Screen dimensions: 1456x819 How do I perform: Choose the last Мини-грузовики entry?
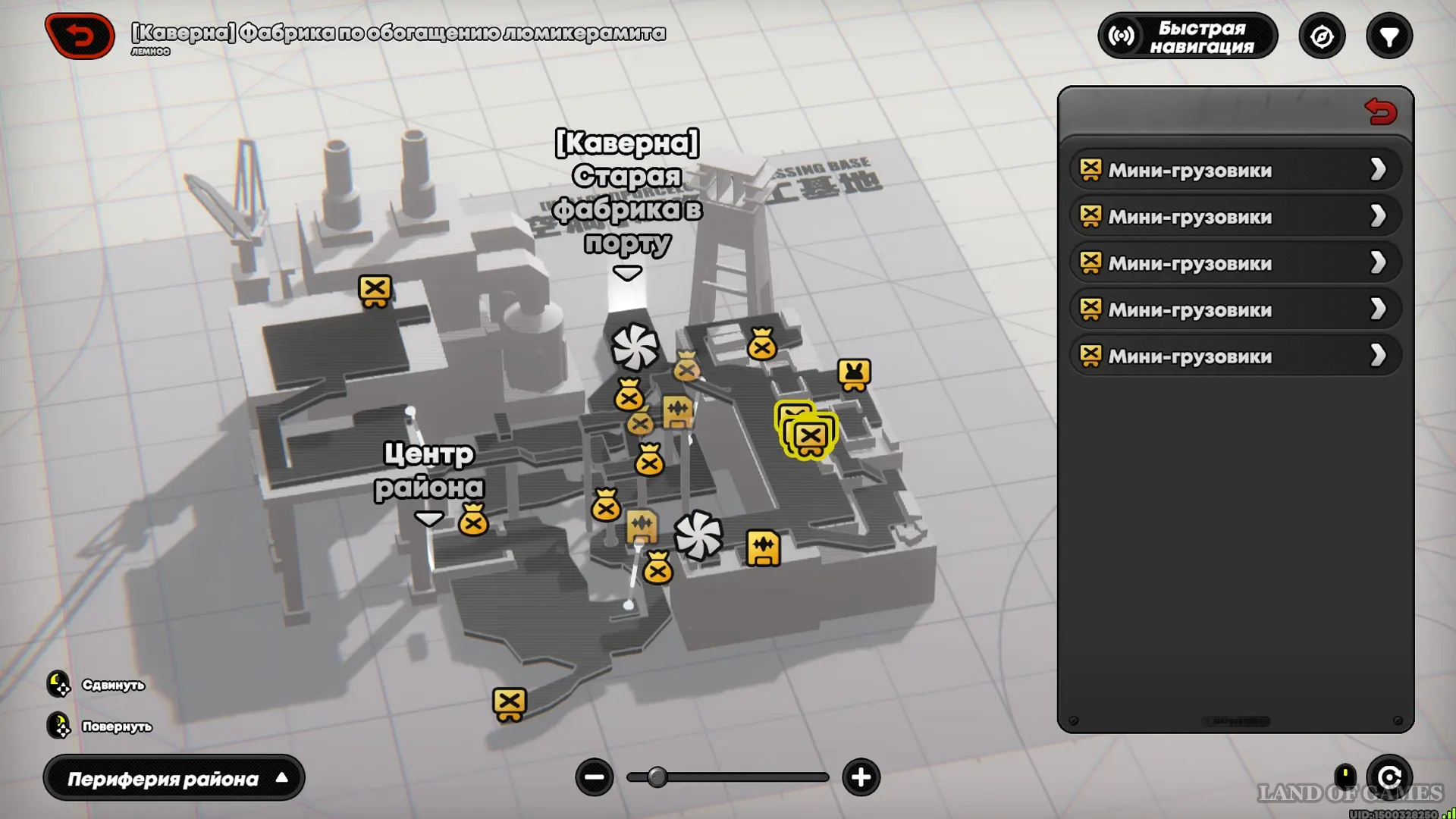[1235, 356]
